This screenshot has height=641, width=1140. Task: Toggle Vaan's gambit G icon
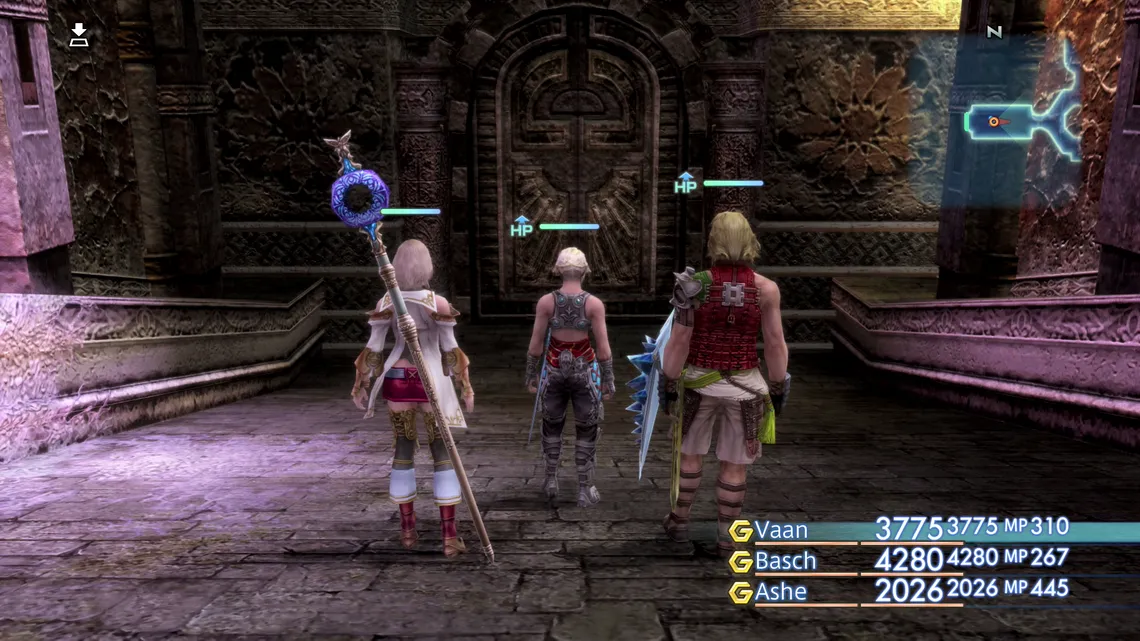740,531
